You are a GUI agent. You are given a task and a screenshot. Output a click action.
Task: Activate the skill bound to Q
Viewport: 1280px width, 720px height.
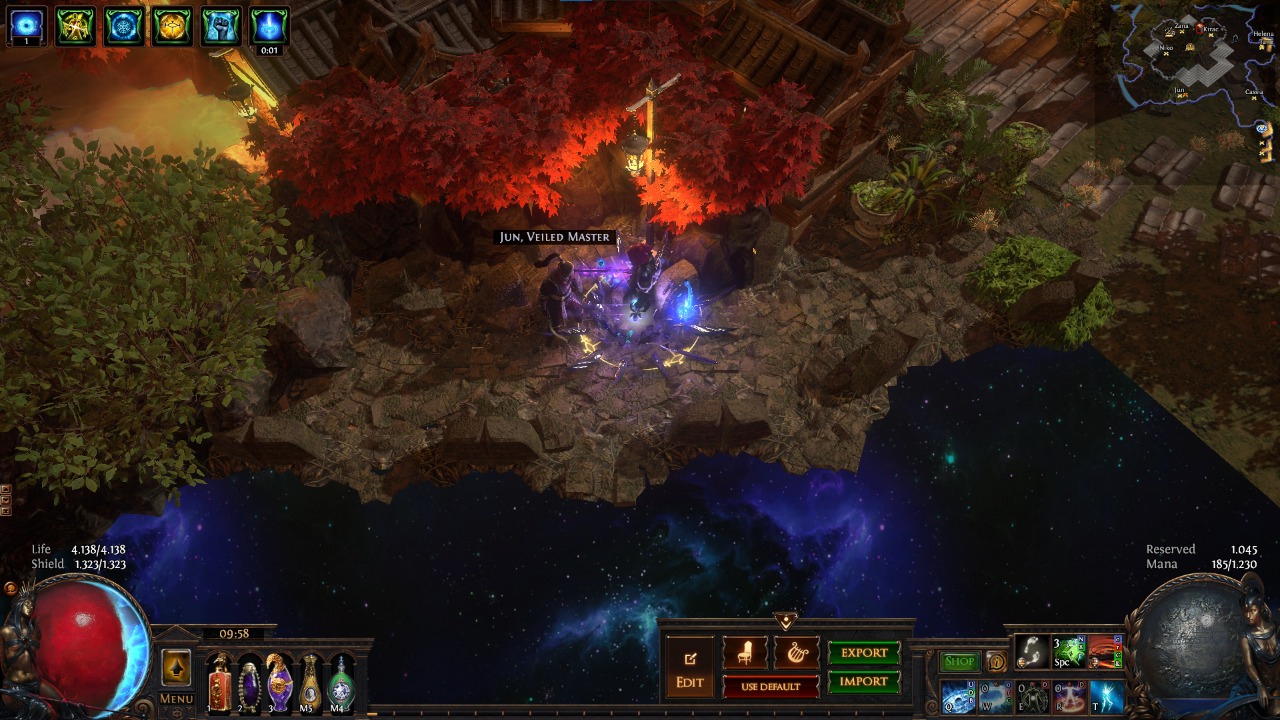point(959,697)
